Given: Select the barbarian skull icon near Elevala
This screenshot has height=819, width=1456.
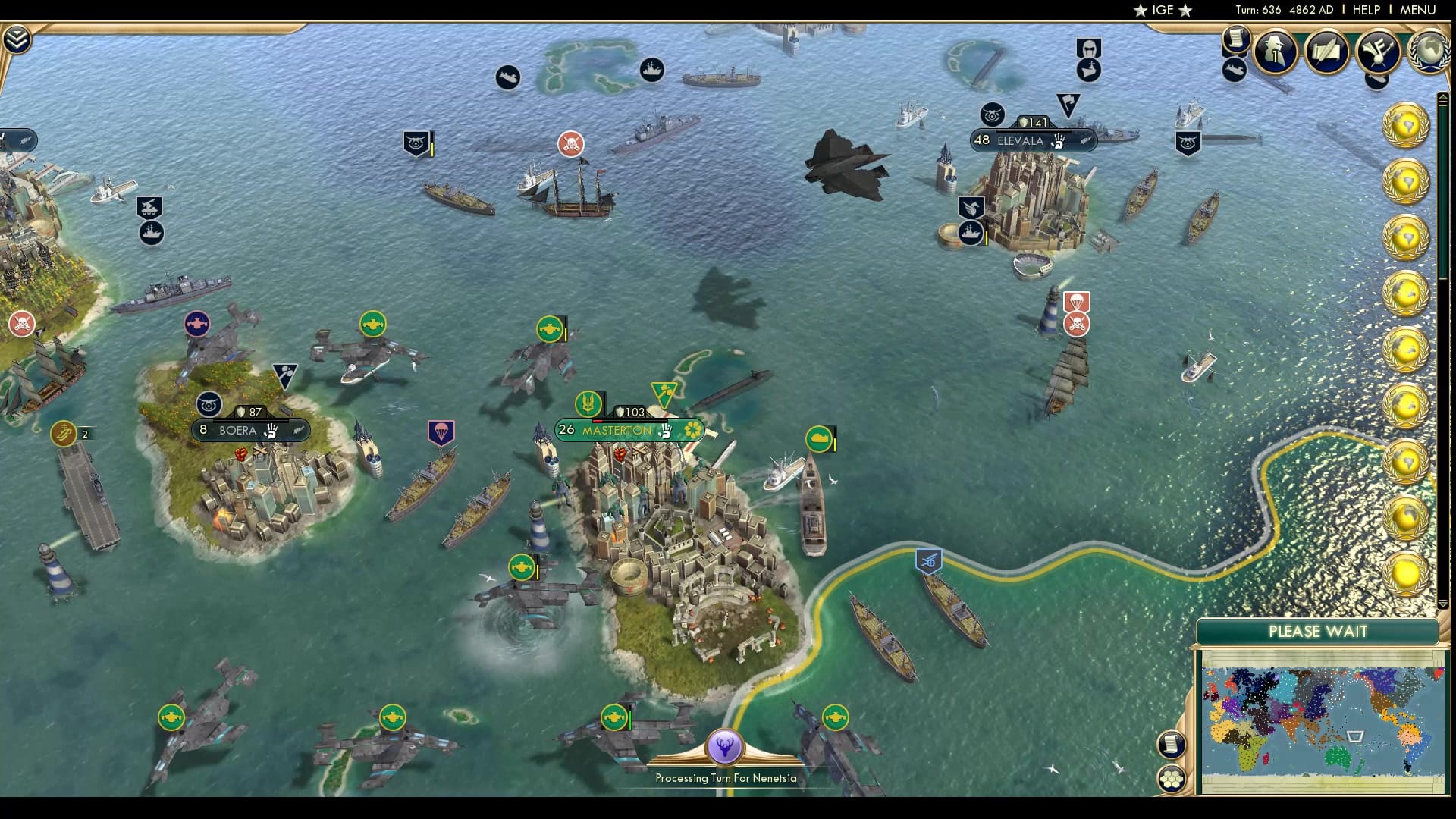Looking at the screenshot, I should tap(1075, 322).
